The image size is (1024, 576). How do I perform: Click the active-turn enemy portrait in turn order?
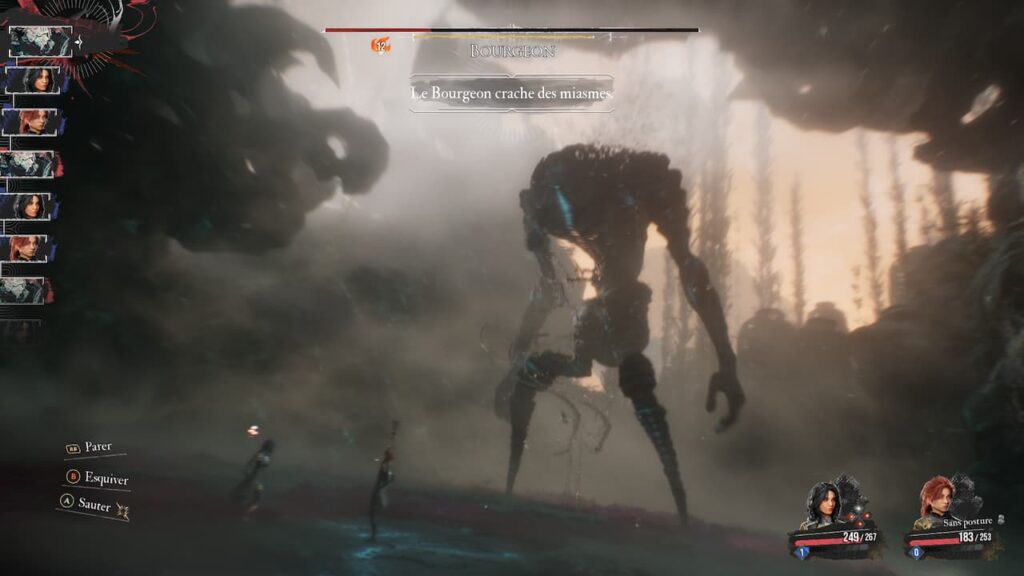point(41,42)
